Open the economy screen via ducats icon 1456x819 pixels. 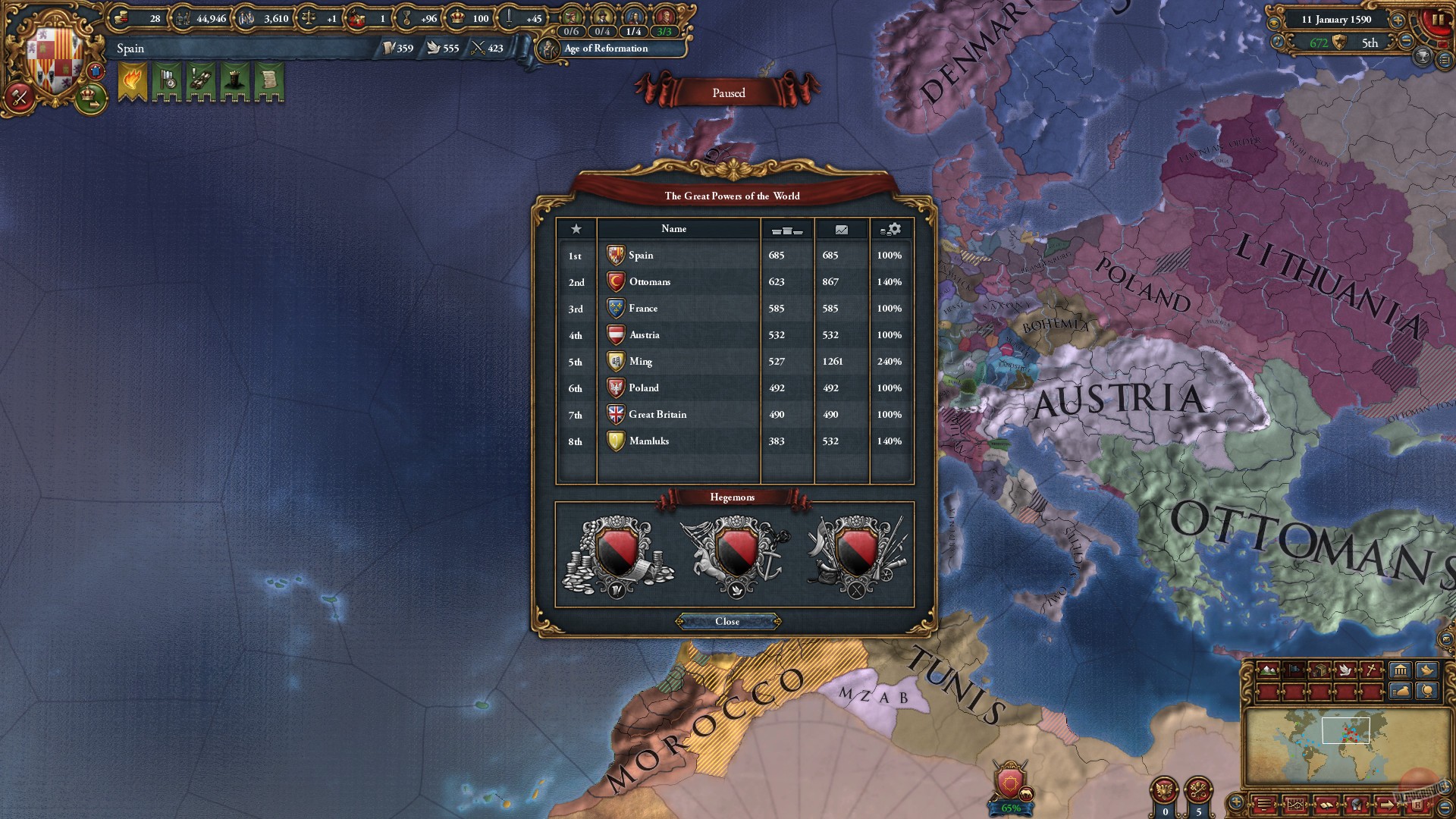pos(121,18)
